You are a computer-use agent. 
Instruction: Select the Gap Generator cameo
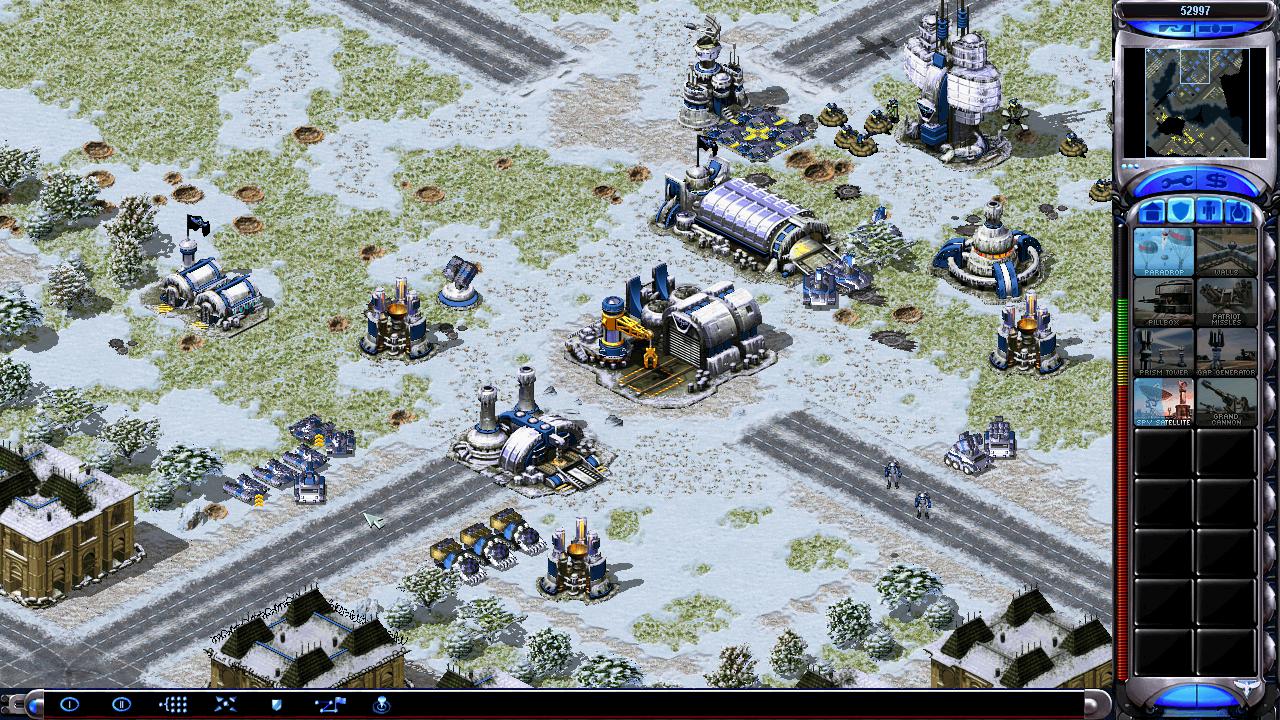pyautogui.click(x=1226, y=352)
